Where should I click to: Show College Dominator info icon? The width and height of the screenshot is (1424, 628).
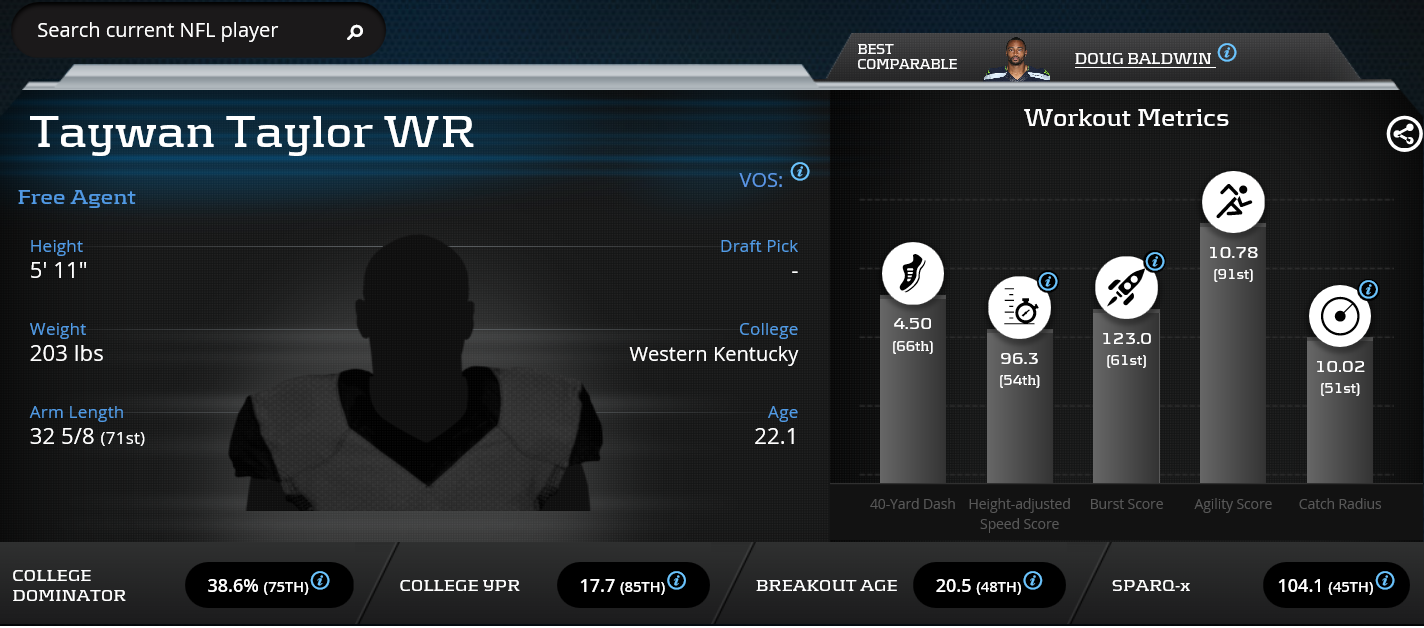point(321,580)
